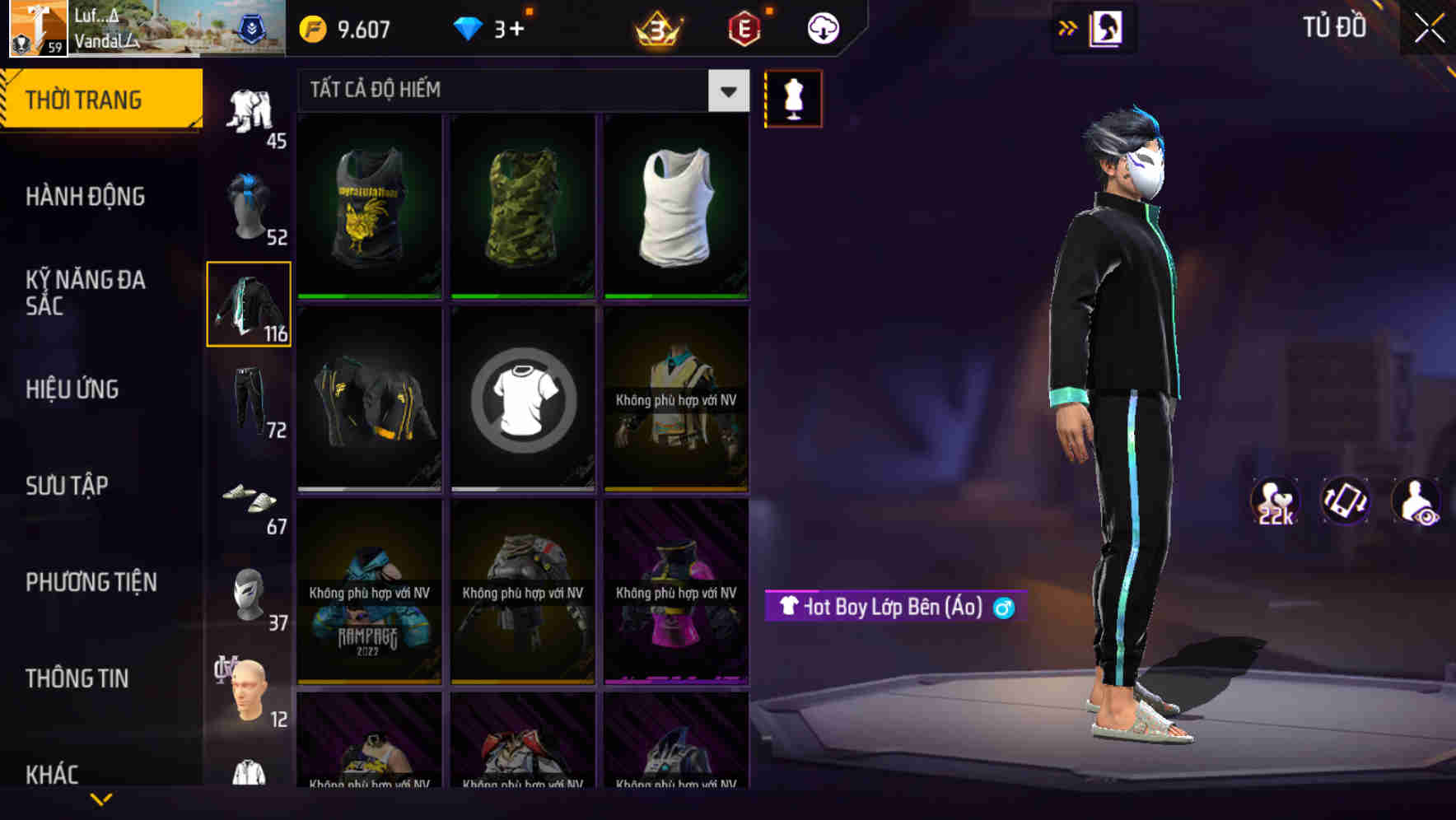Tap the gender toggle on the item name

point(1004,608)
